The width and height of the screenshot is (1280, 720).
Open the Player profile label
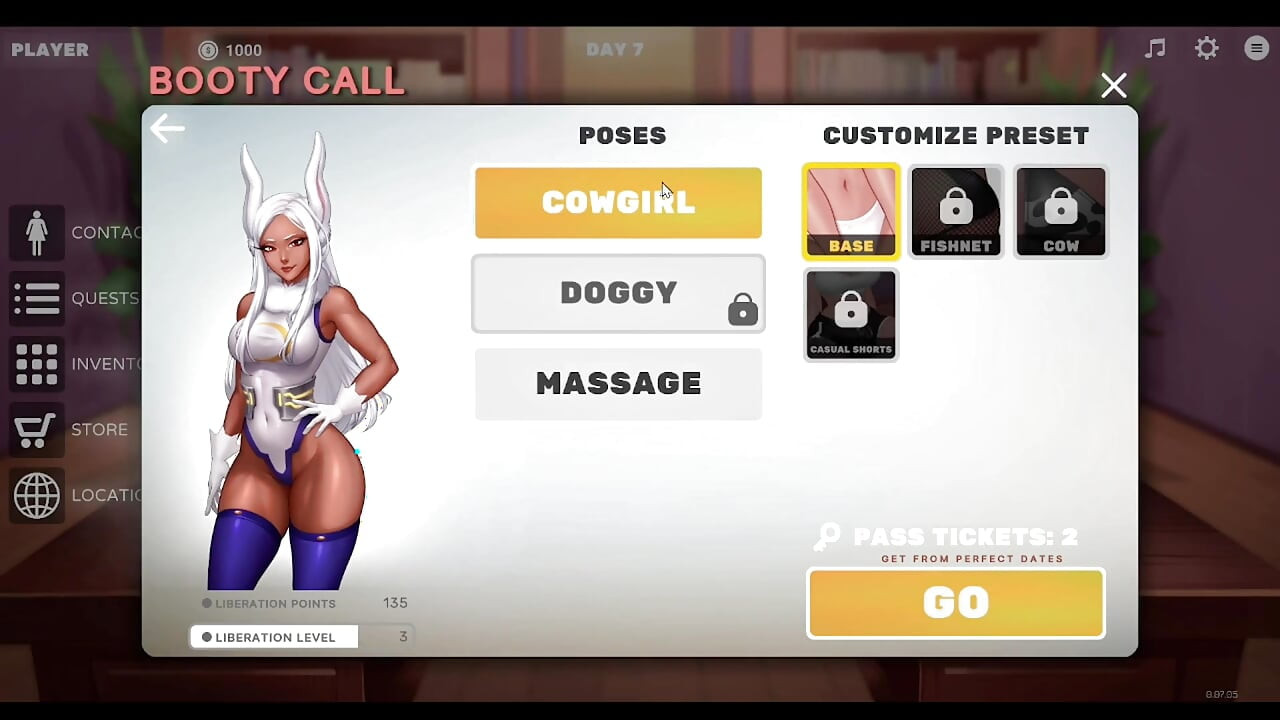pos(49,49)
